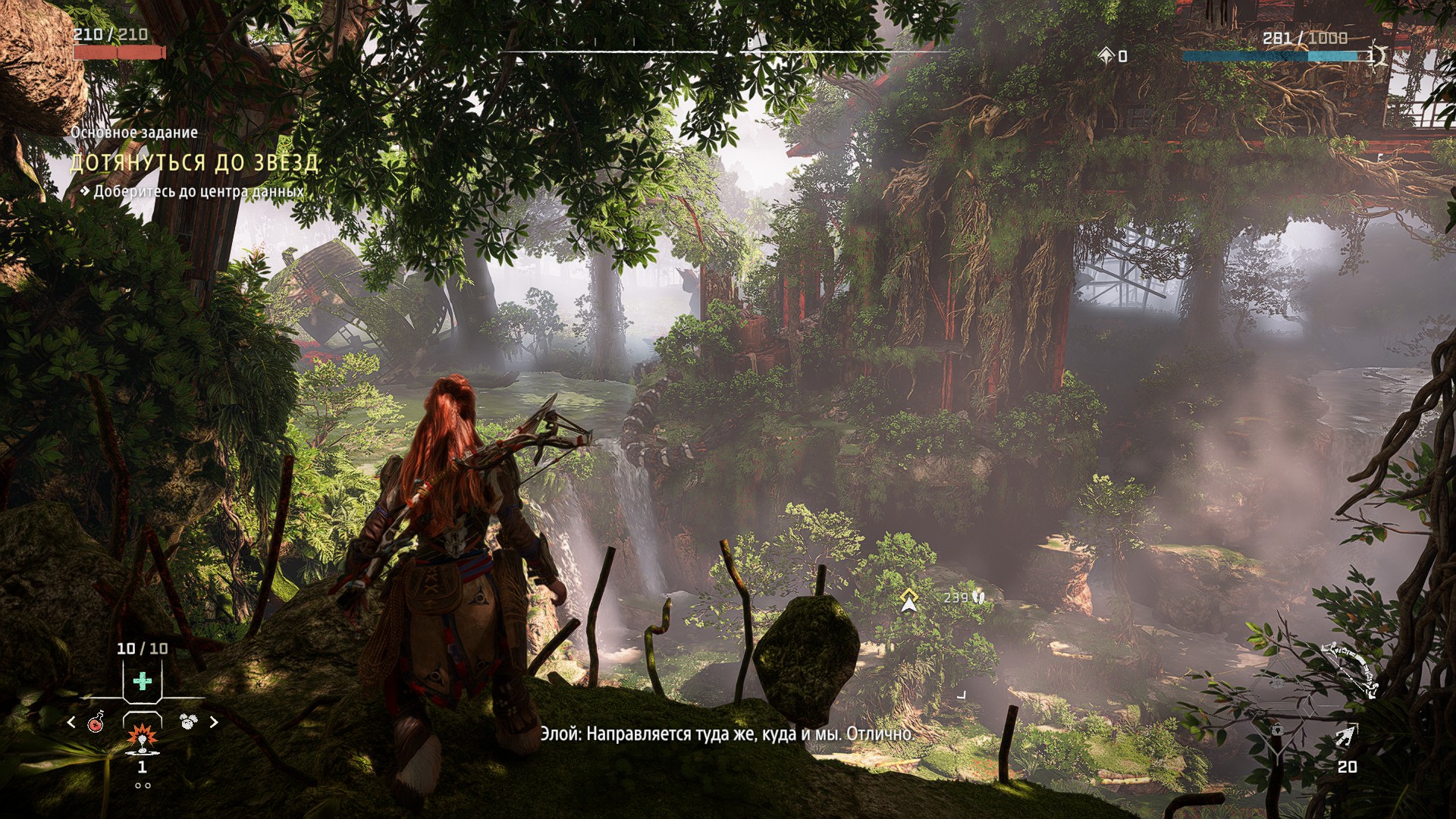Choose the red health potion flask
Image resolution: width=1456 pixels, height=819 pixels.
(97, 722)
